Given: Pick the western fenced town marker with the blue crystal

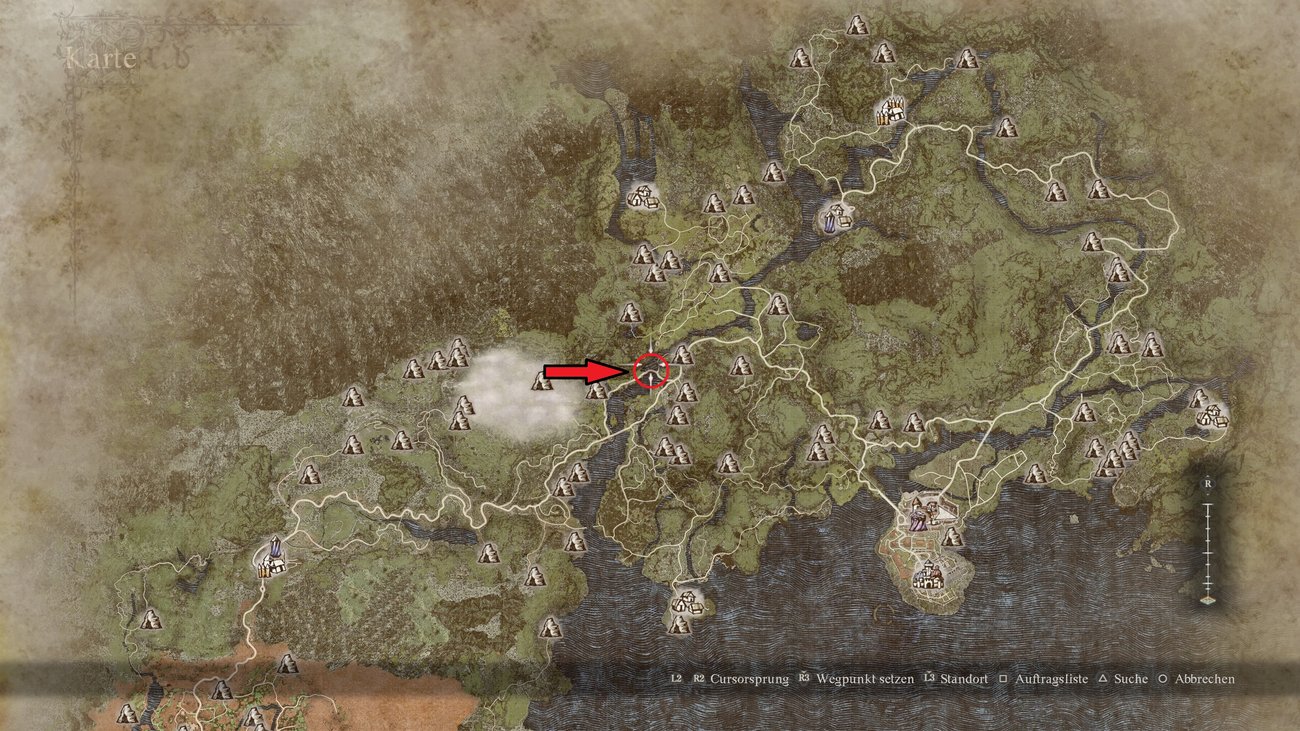Looking at the screenshot, I should (x=272, y=560).
